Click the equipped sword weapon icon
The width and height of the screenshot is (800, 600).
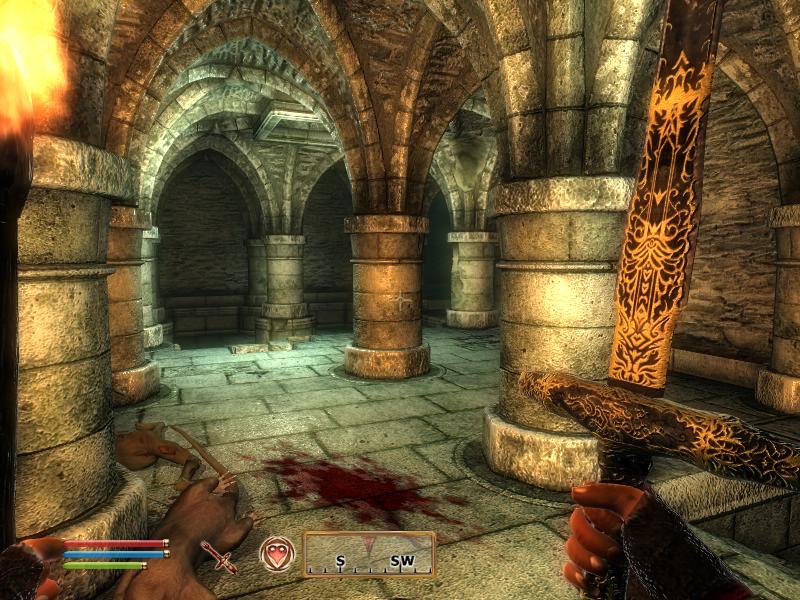pos(218,556)
